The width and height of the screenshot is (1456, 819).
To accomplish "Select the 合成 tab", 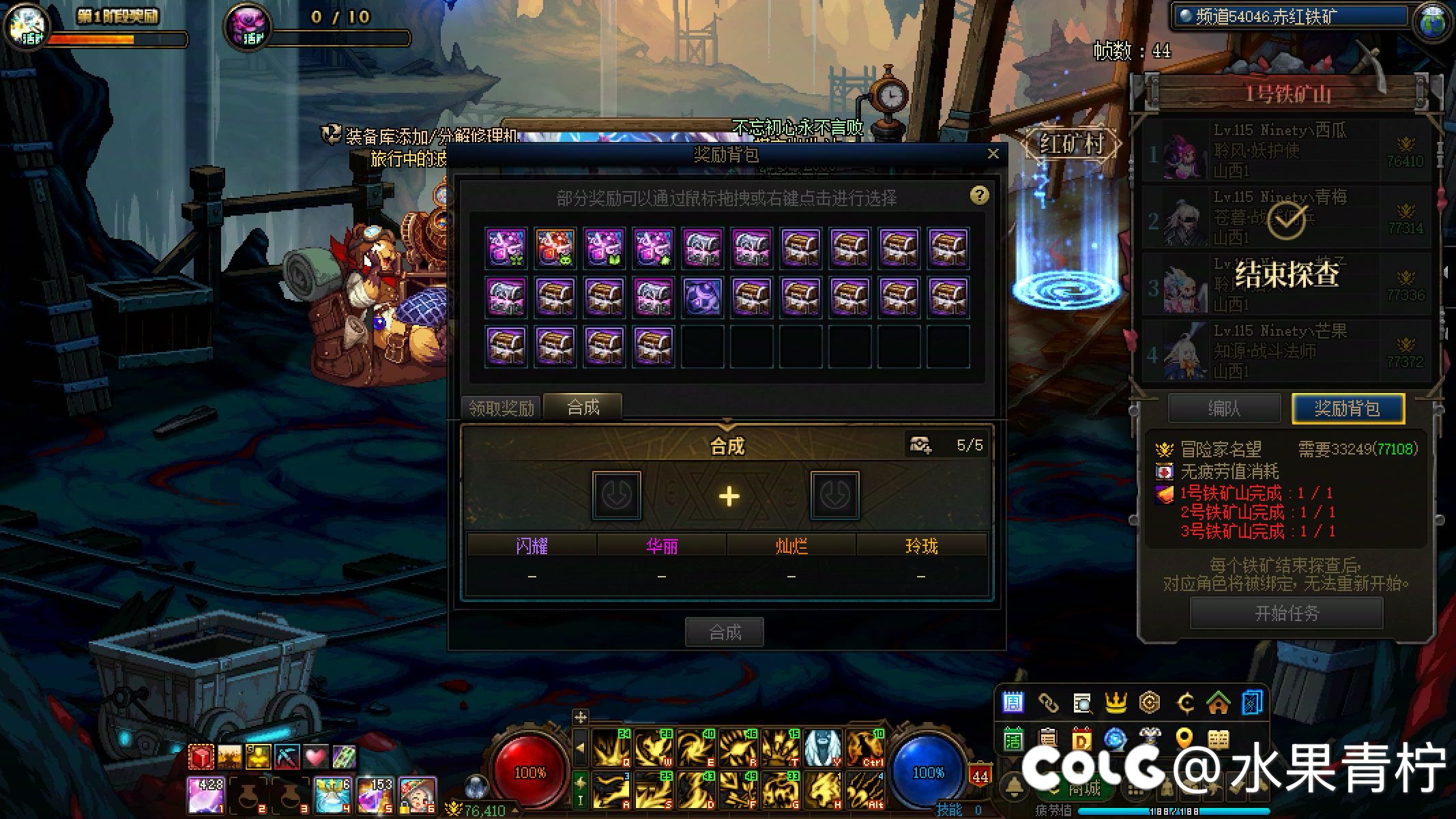I will (583, 407).
